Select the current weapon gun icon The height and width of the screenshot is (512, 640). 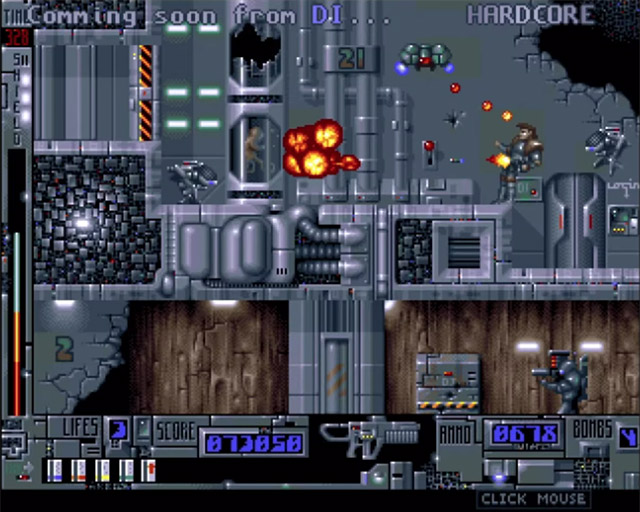(x=370, y=437)
